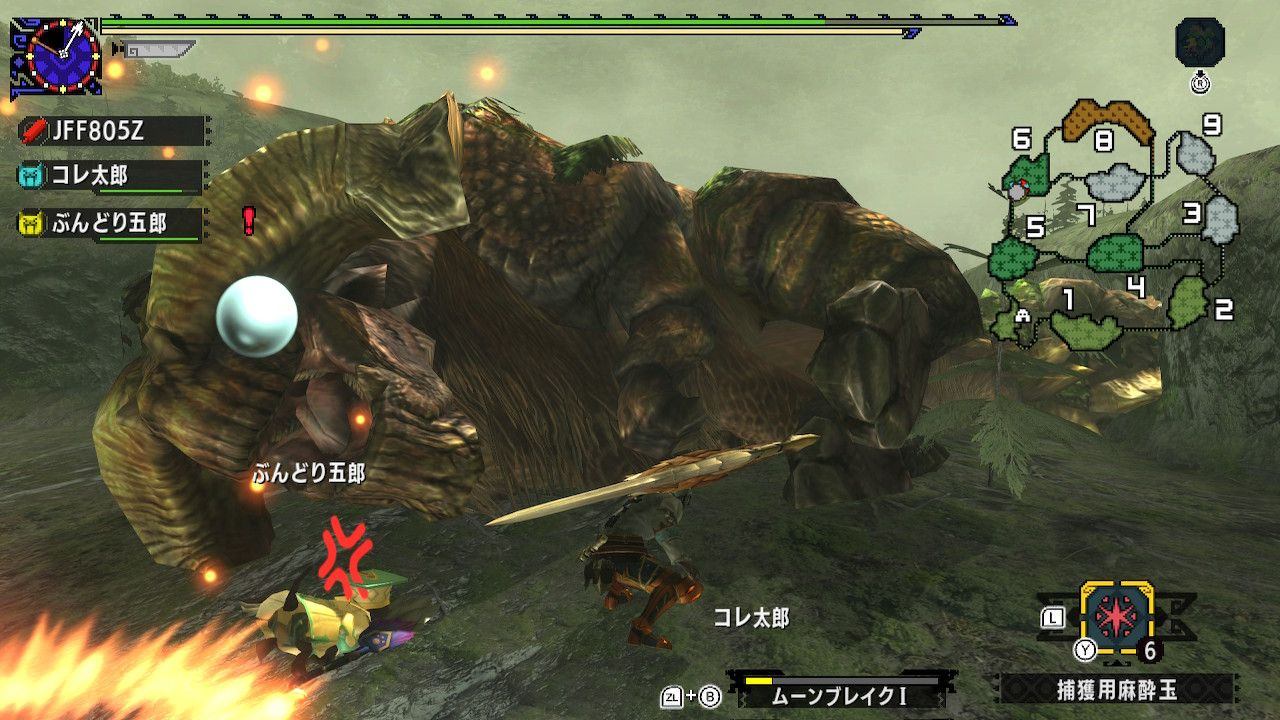Select party member ぶんどり五郎 in list
1280x720 pixels.
tap(110, 223)
